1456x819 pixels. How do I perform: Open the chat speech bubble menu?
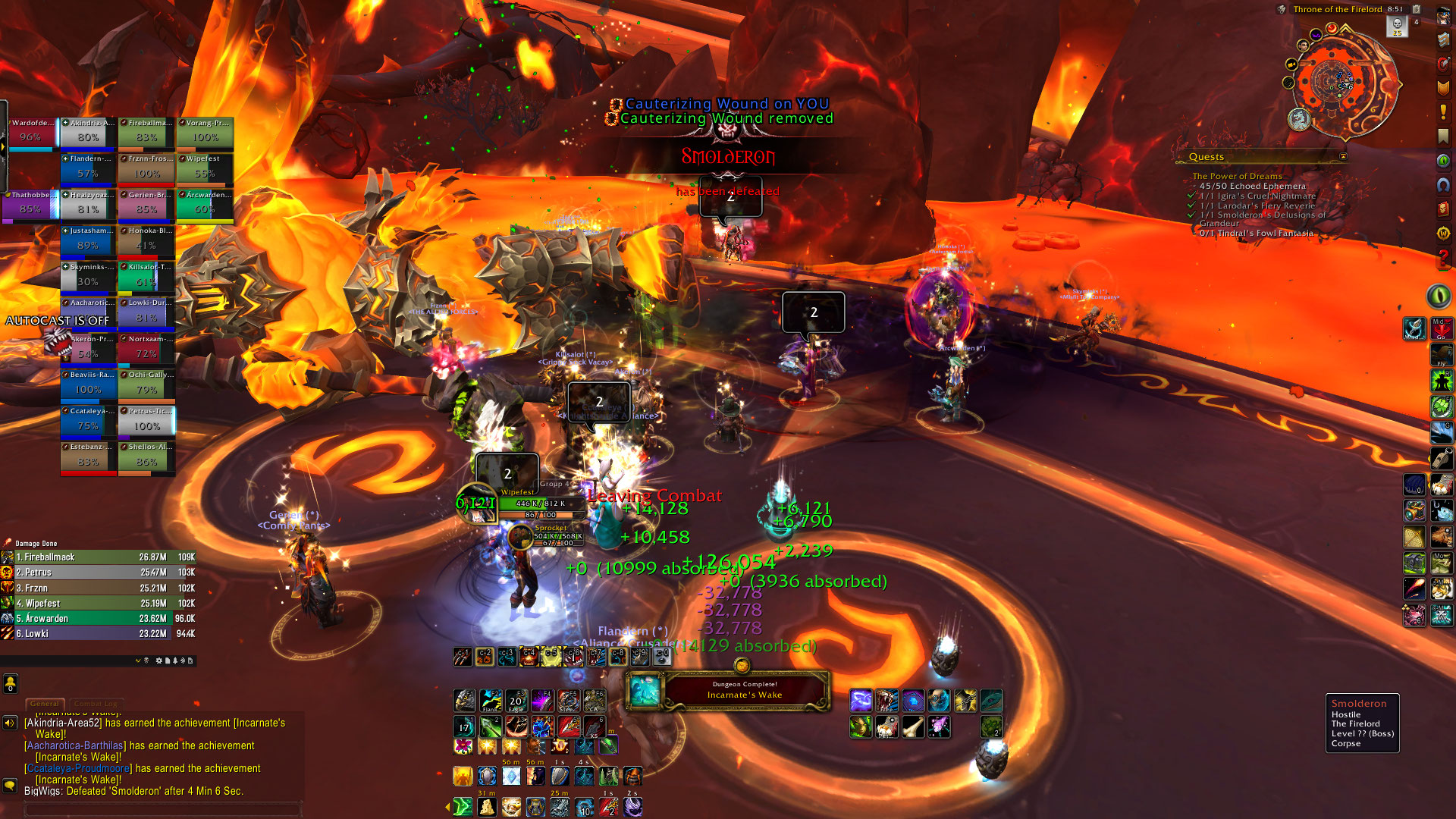point(10,786)
